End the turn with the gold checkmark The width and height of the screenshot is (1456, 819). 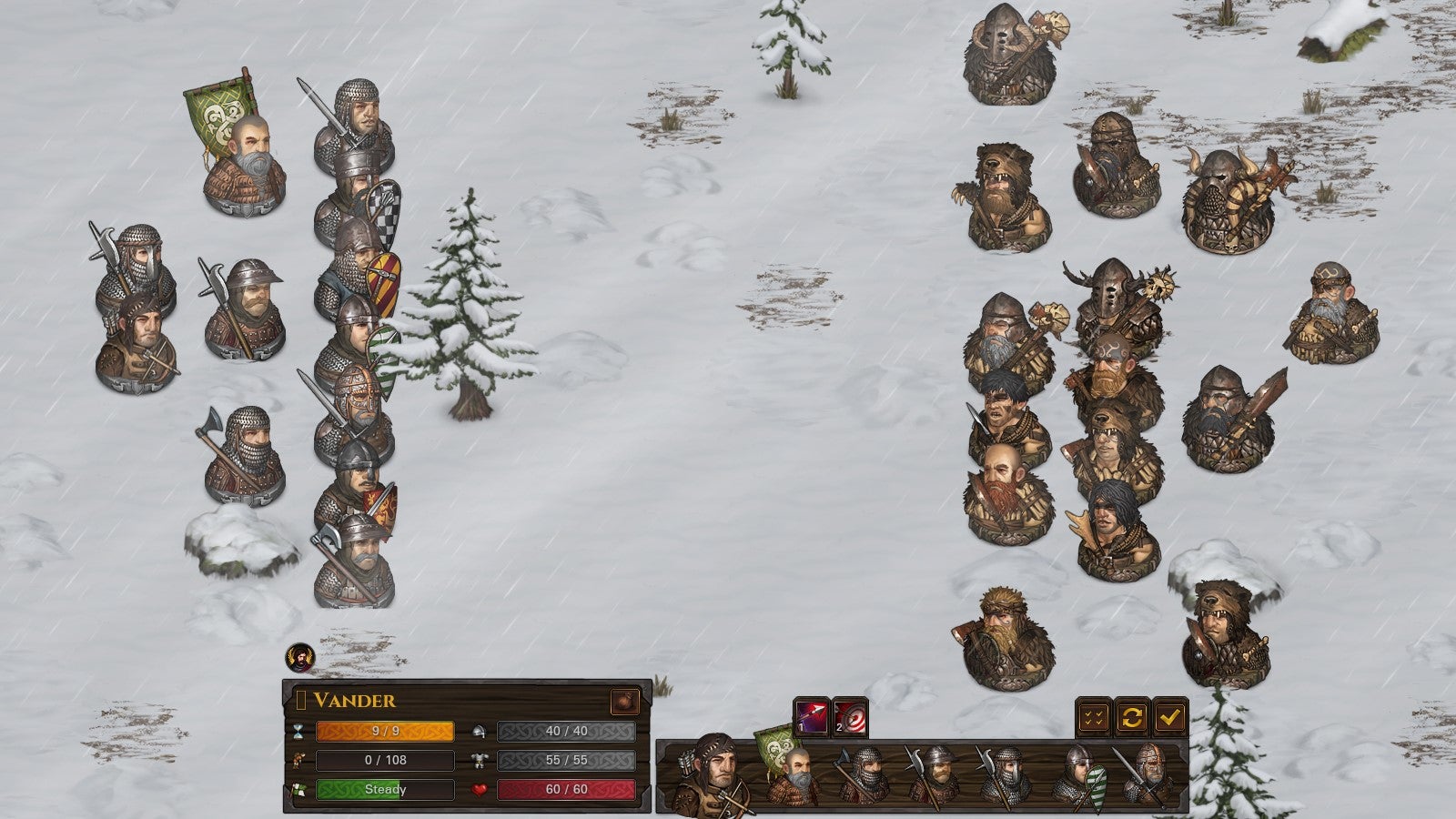(1169, 717)
